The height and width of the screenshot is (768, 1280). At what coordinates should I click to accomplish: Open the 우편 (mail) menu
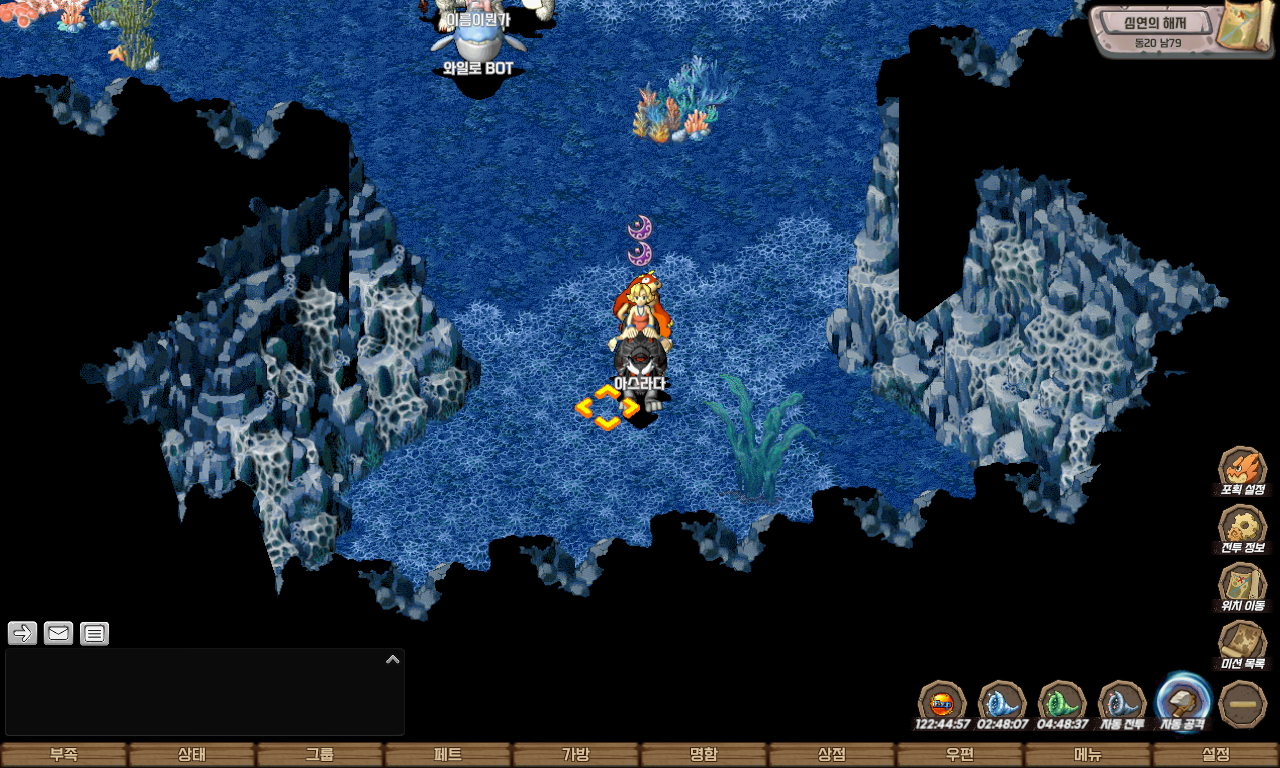coord(960,755)
